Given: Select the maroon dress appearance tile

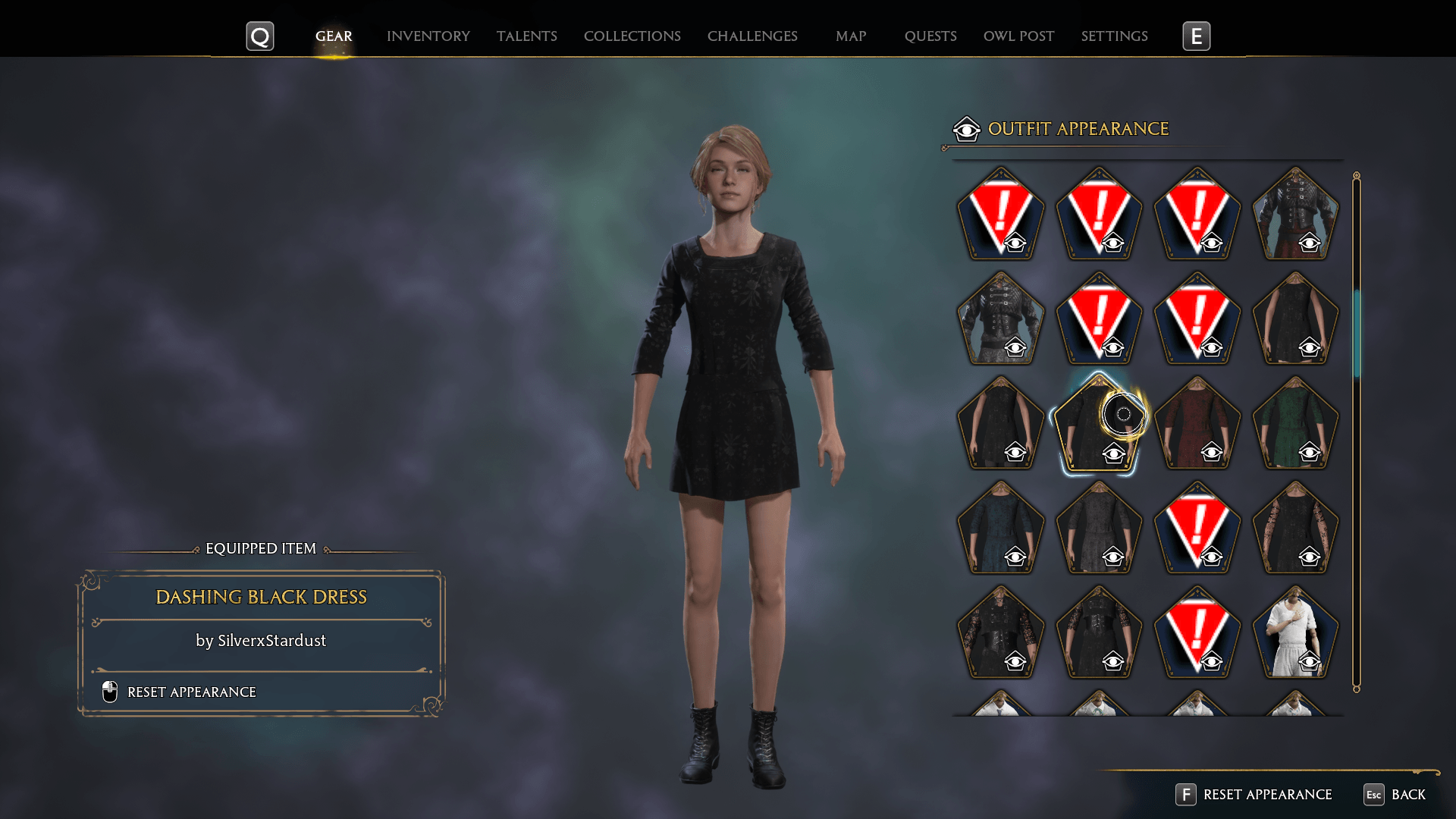Looking at the screenshot, I should 1197,425.
